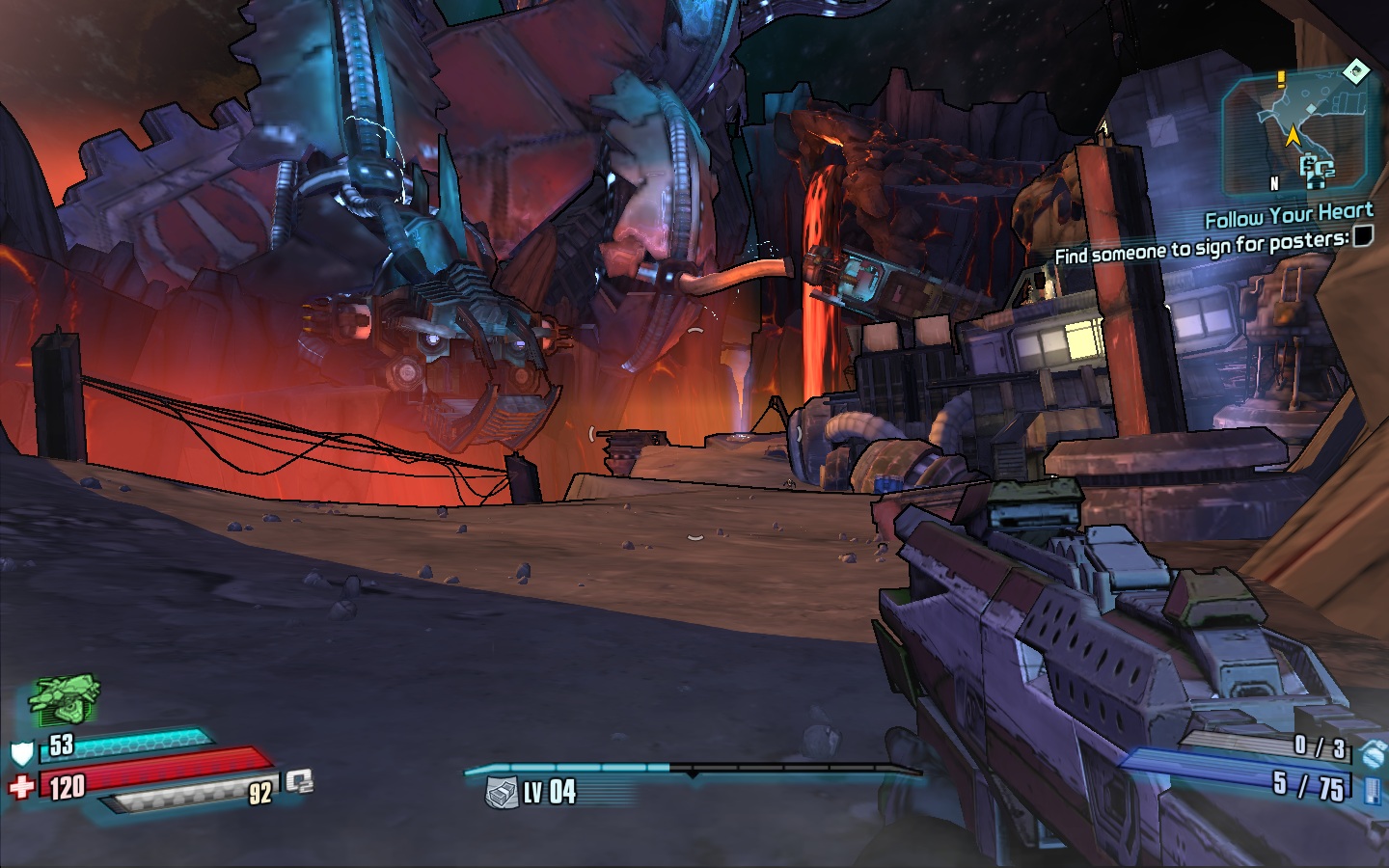Select the level 04 badge icon
Screen dimensions: 1389x868
click(502, 793)
